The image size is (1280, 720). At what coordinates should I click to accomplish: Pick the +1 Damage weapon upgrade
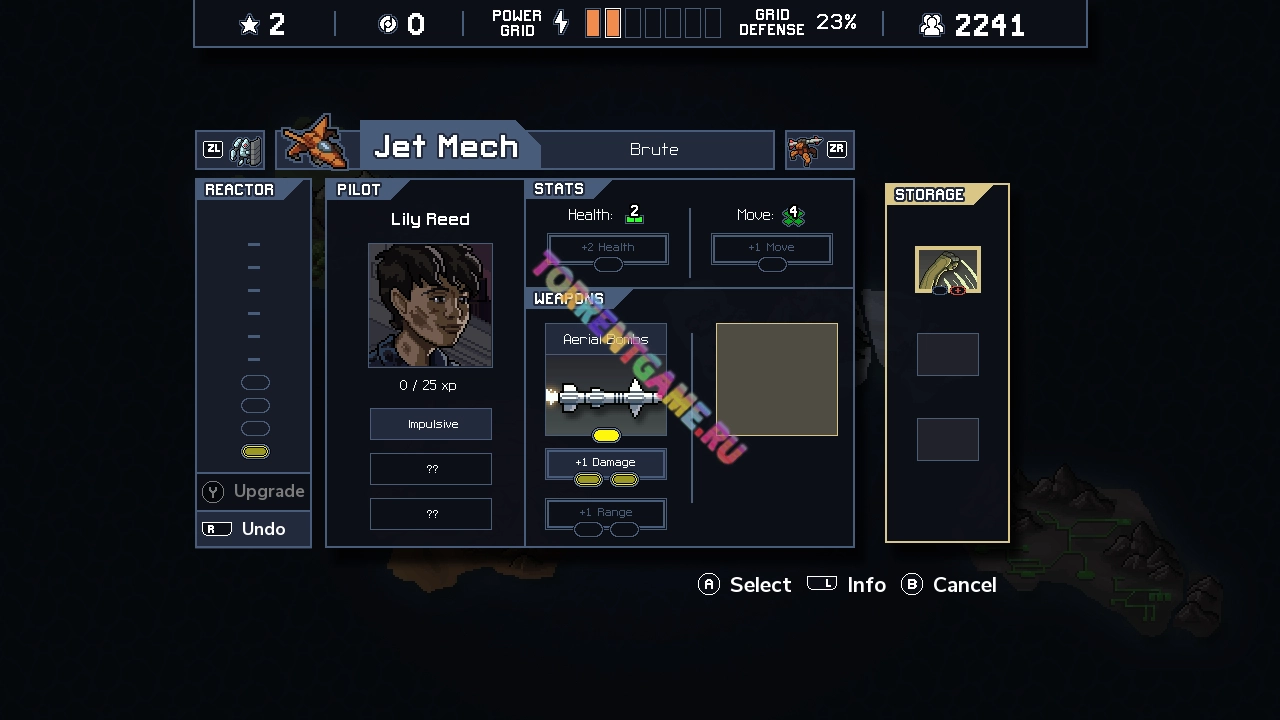pos(606,464)
